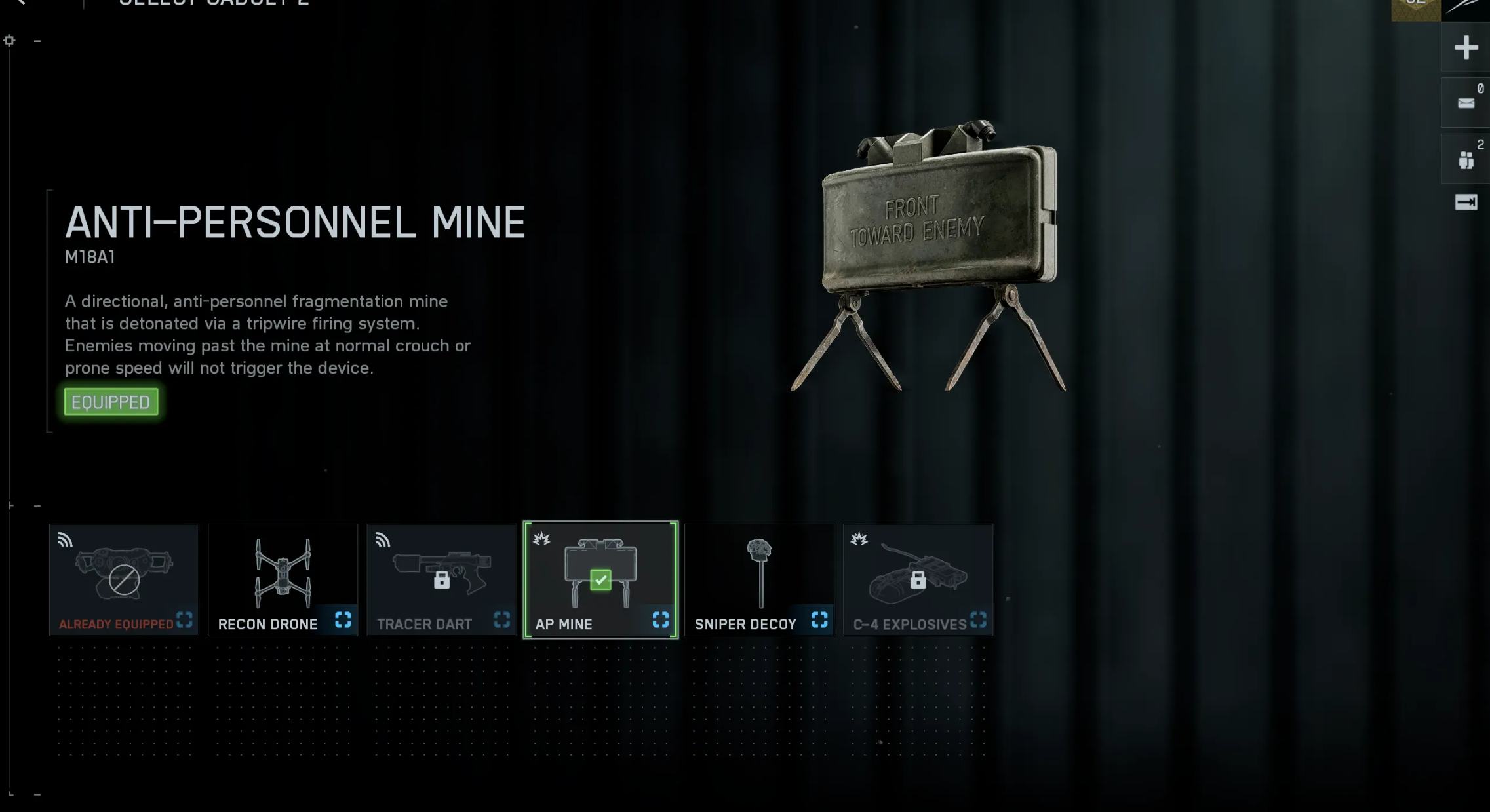Click the Already Equipped gadget tile
The image size is (1490, 812).
point(124,578)
